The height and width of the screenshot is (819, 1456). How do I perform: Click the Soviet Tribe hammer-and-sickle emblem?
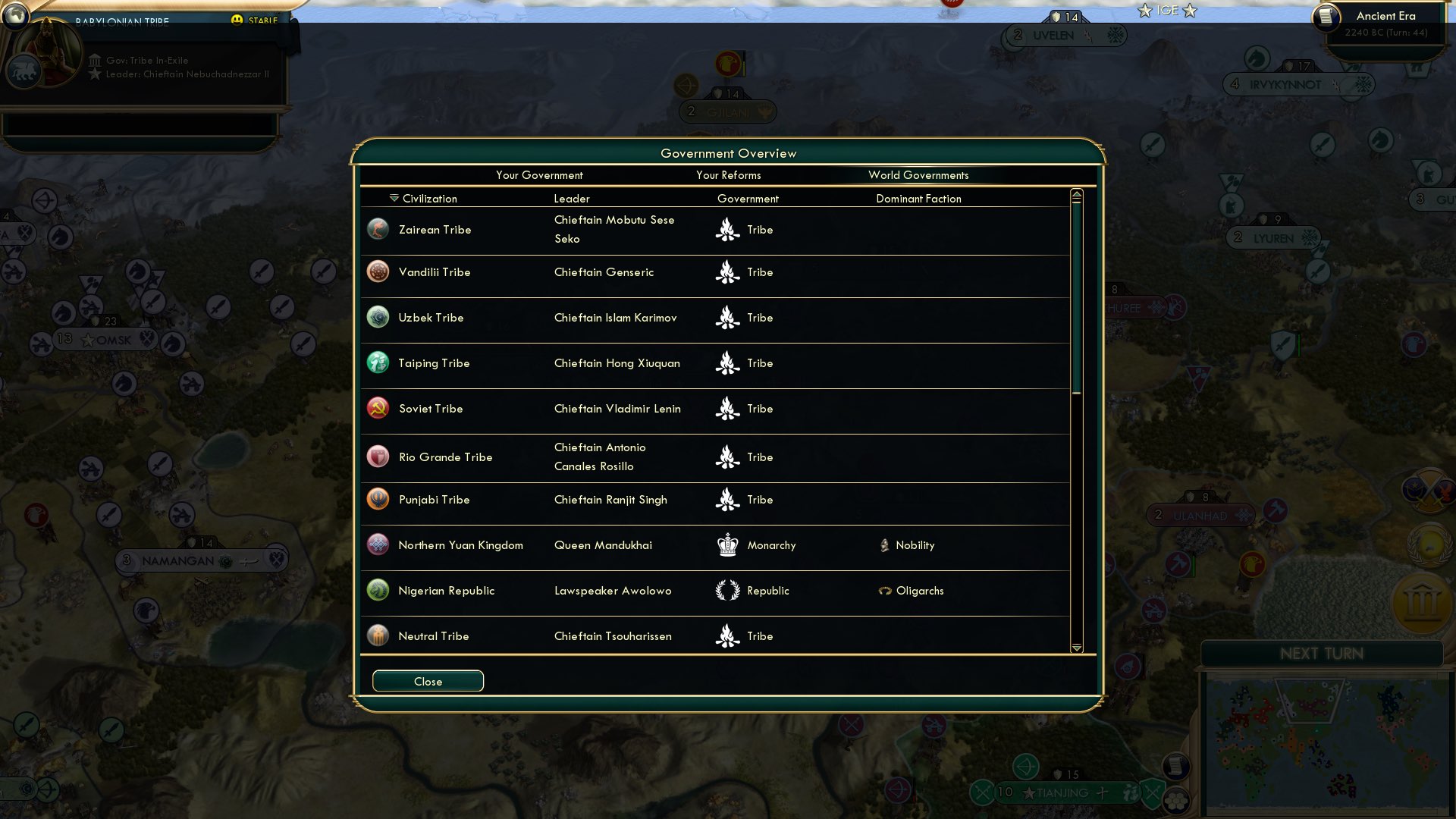pos(378,408)
